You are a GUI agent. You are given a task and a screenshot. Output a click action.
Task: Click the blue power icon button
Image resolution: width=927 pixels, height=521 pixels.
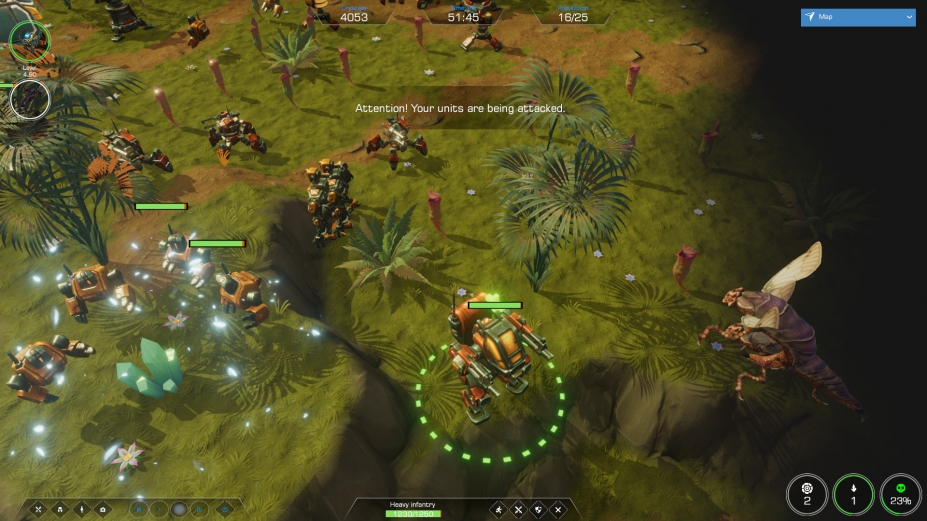[x=225, y=509]
